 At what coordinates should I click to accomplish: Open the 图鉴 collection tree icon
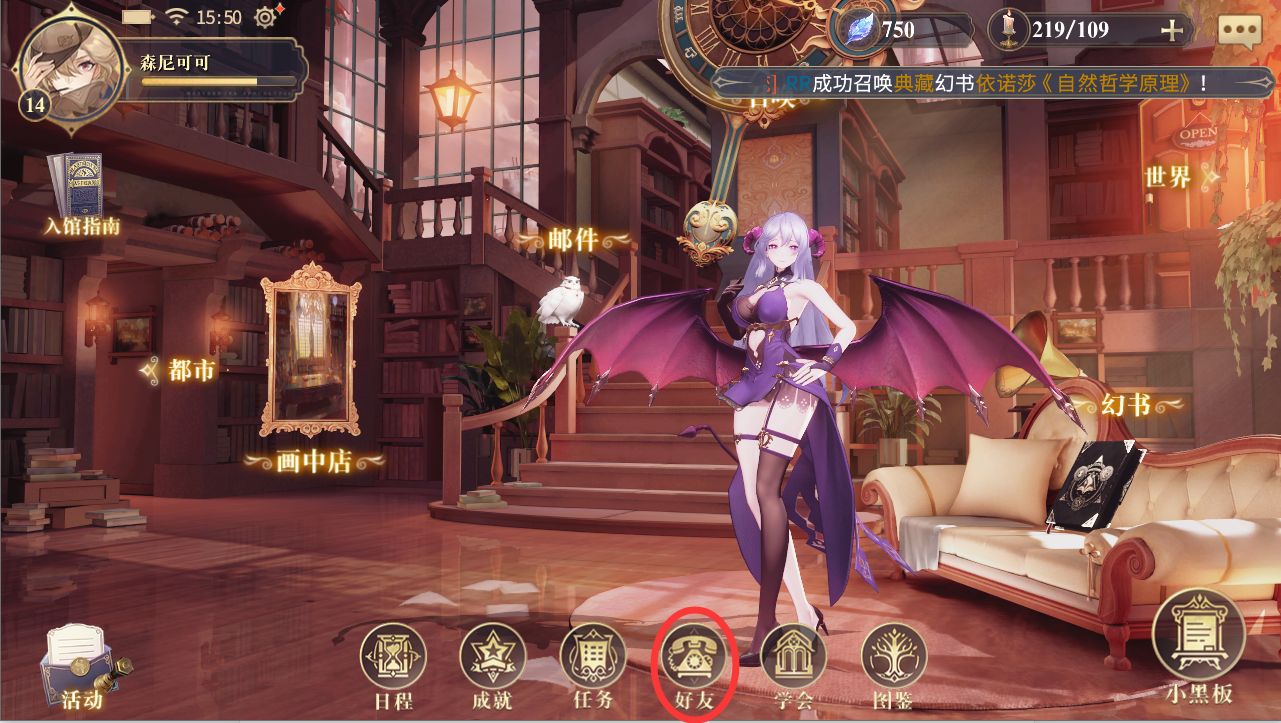click(x=893, y=655)
